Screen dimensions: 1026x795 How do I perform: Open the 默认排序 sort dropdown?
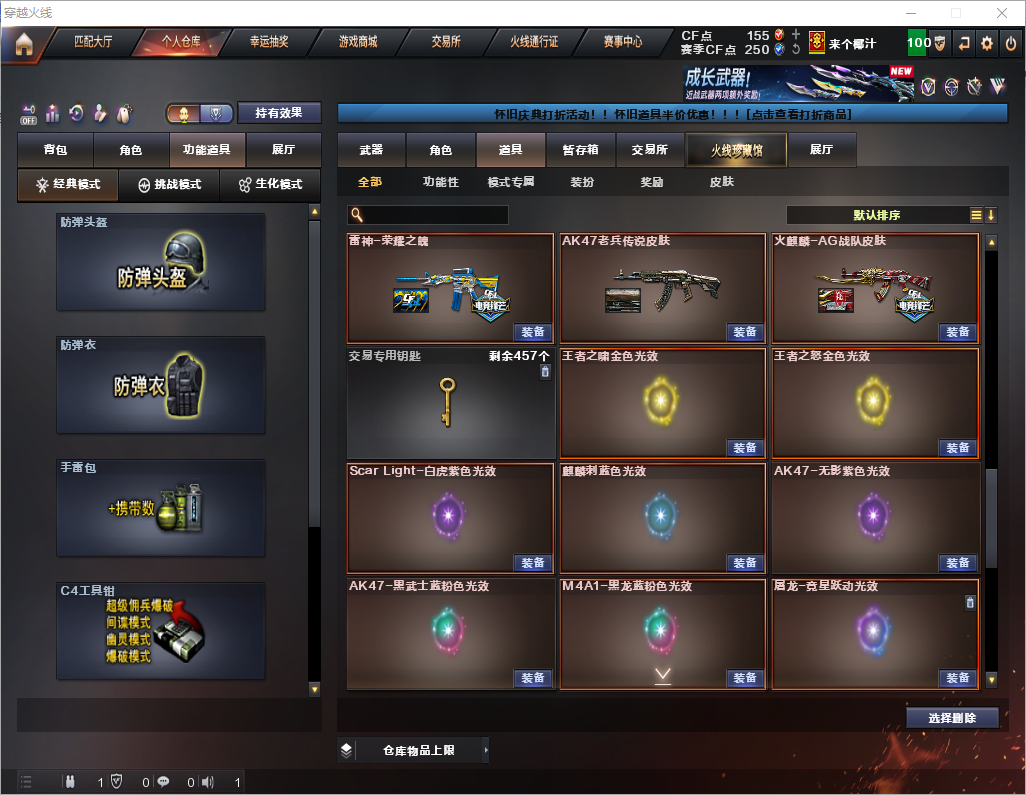pyautogui.click(x=876, y=215)
